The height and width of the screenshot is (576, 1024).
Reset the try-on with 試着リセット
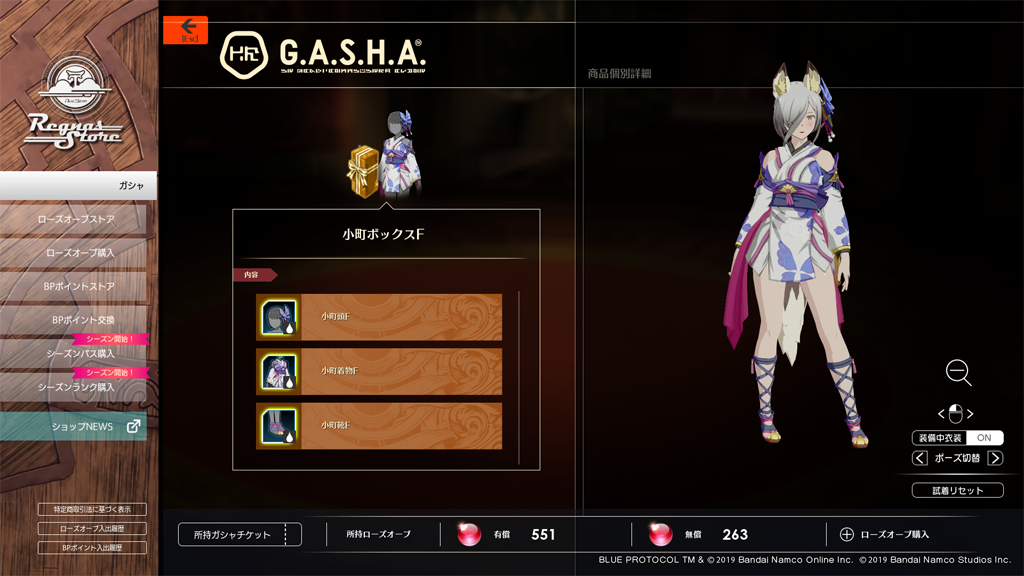pyautogui.click(x=957, y=490)
